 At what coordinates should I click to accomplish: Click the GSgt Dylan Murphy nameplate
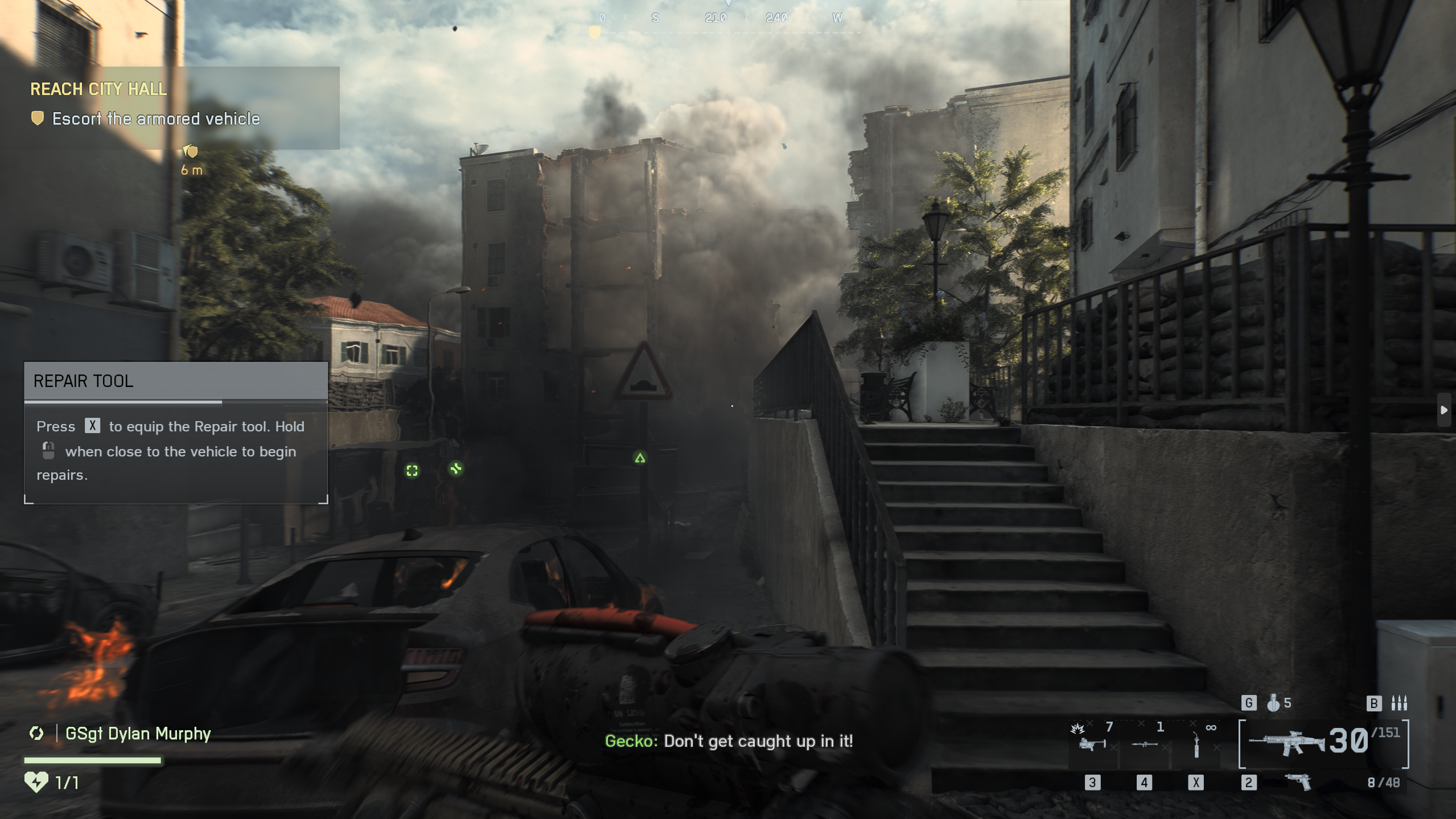[138, 734]
